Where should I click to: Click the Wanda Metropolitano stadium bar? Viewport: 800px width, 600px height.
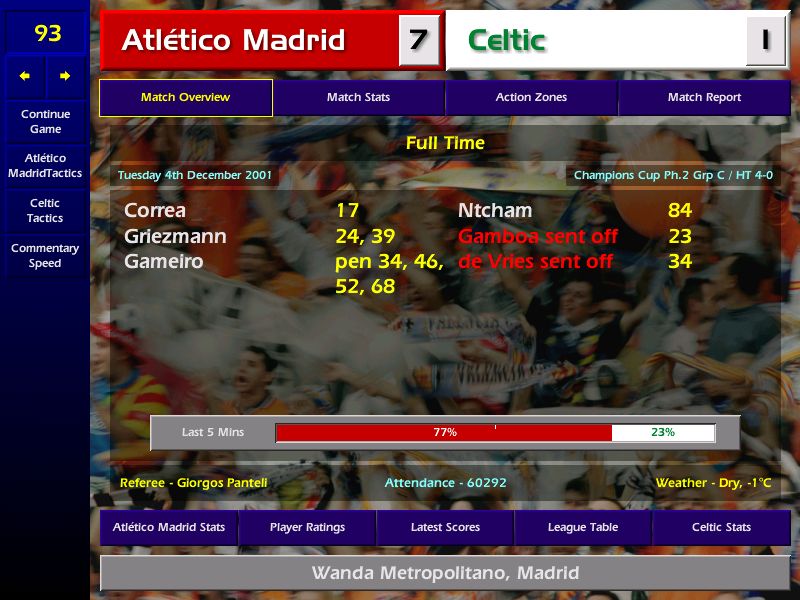[x=445, y=574]
